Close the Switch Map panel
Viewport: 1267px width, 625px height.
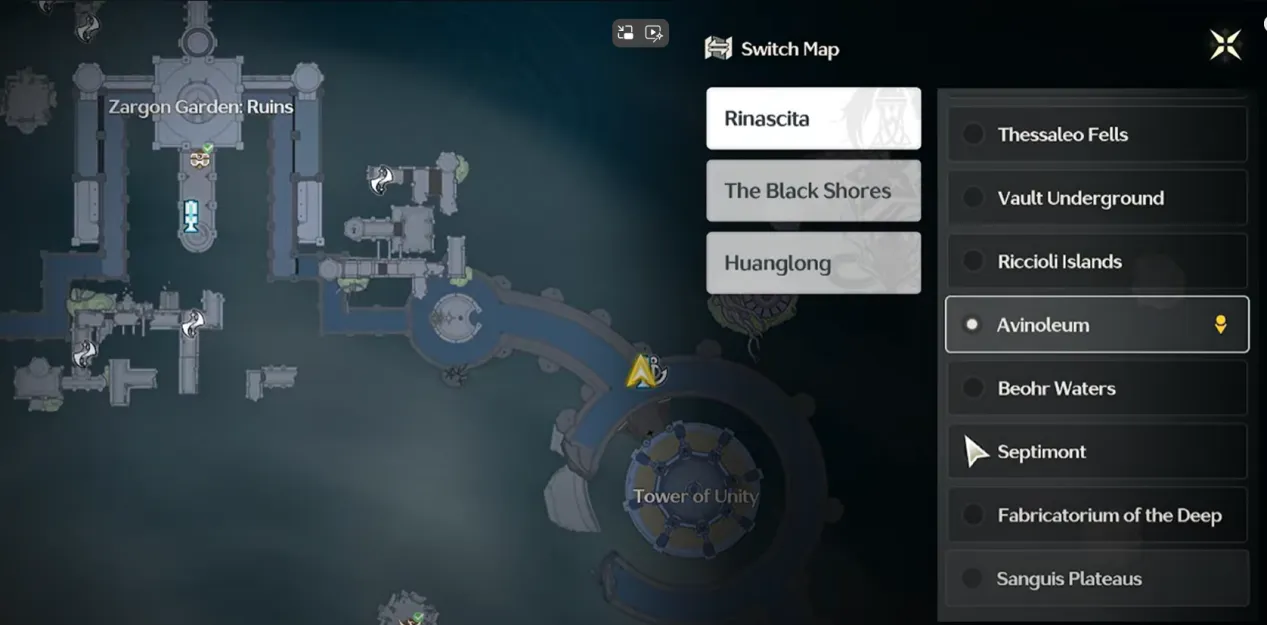tap(1225, 45)
